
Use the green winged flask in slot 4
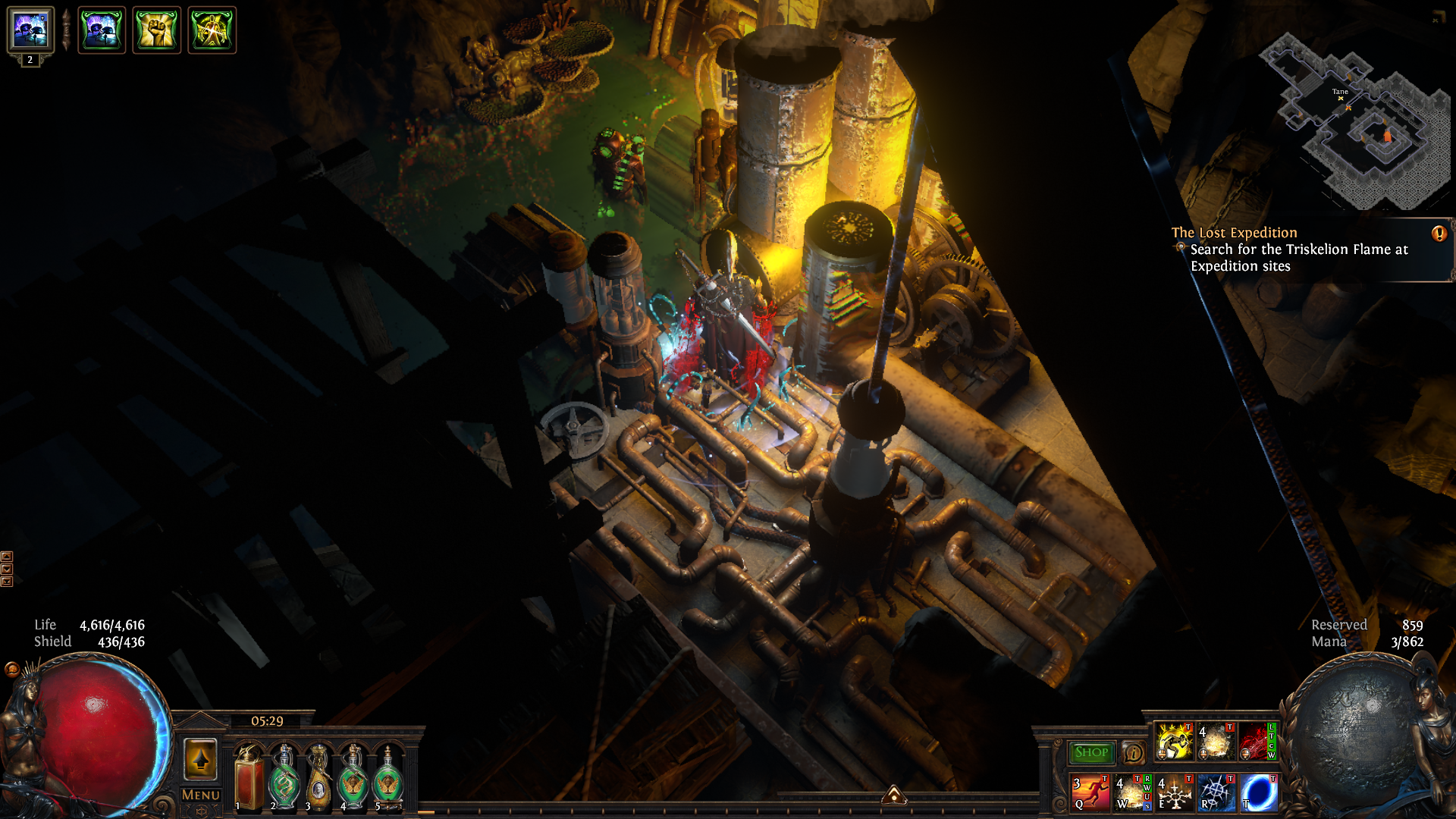353,777
